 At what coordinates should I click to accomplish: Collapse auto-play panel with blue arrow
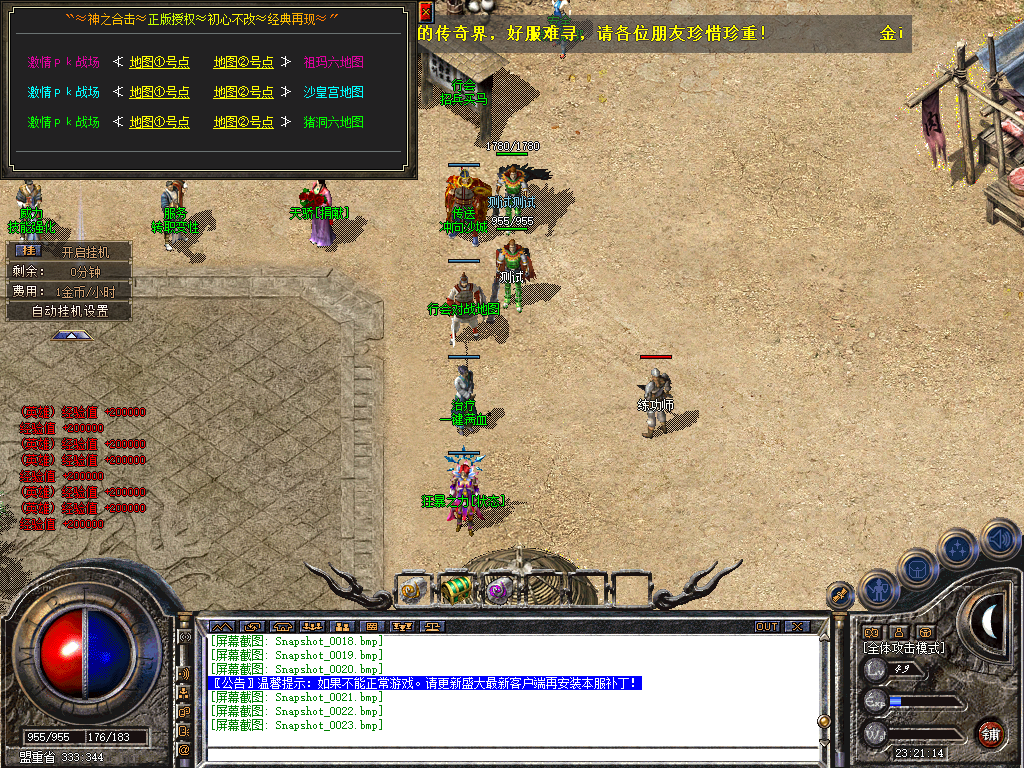(x=71, y=336)
